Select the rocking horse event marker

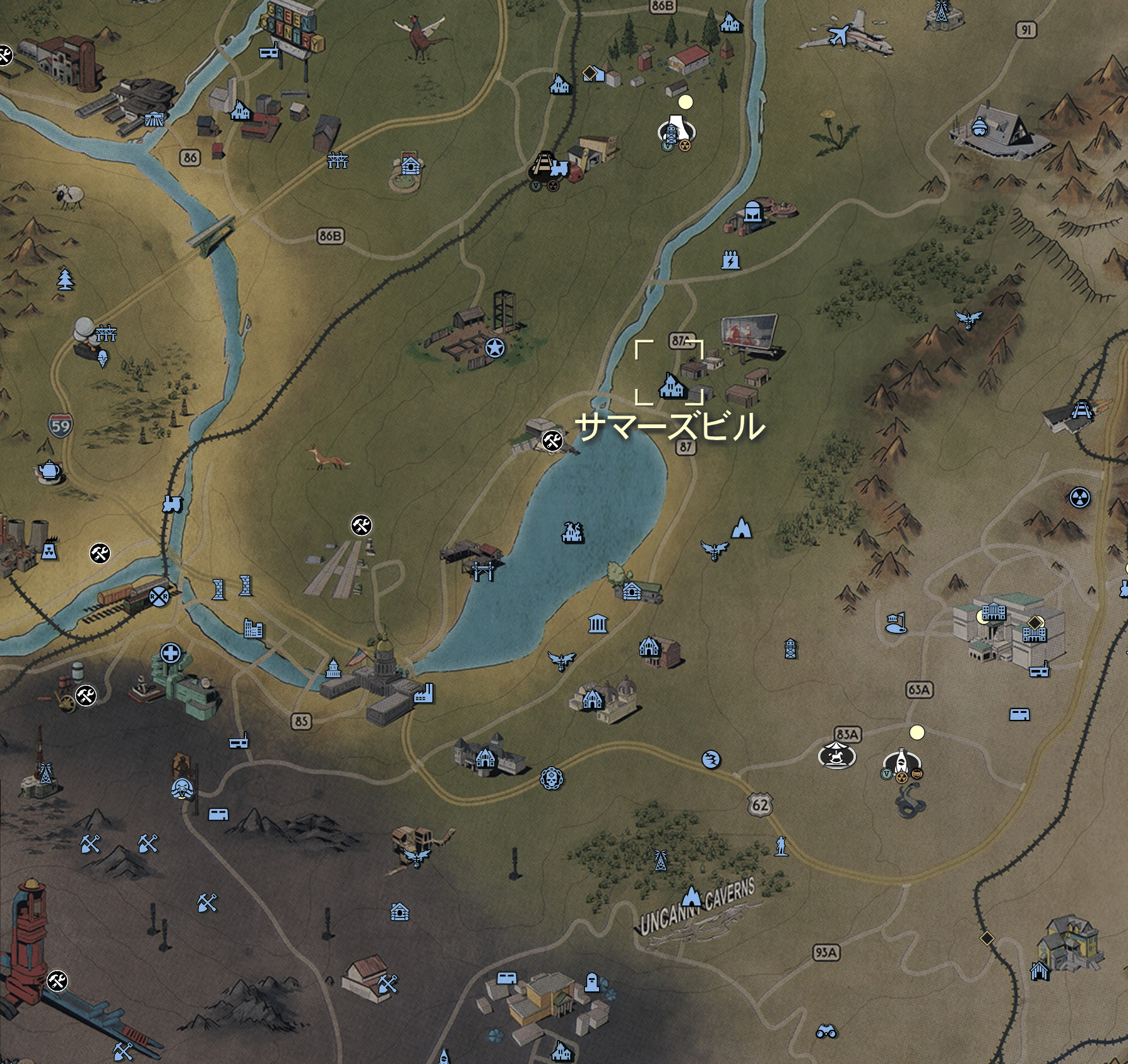pyautogui.click(x=836, y=755)
